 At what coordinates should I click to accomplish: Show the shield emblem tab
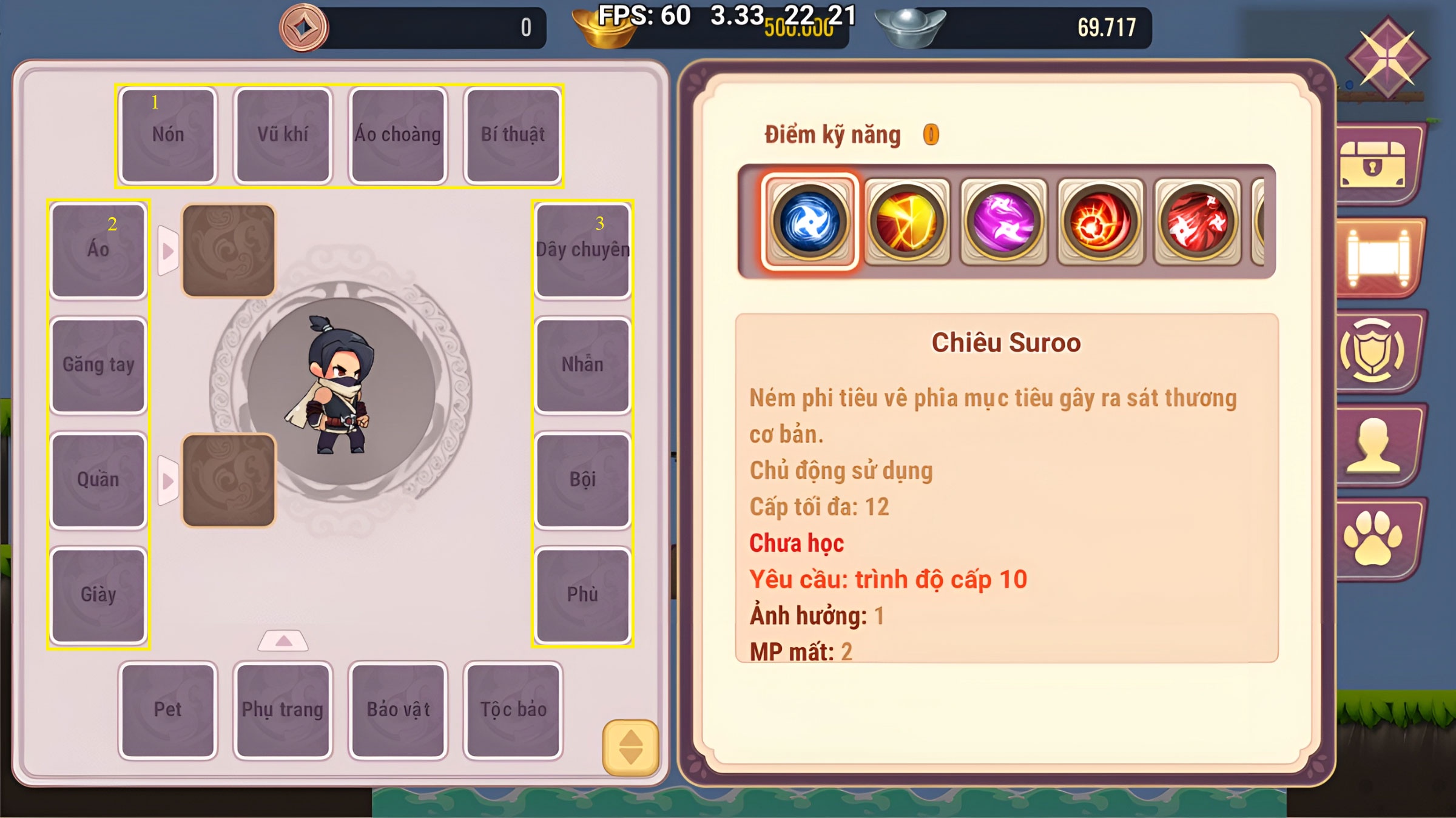point(1373,352)
